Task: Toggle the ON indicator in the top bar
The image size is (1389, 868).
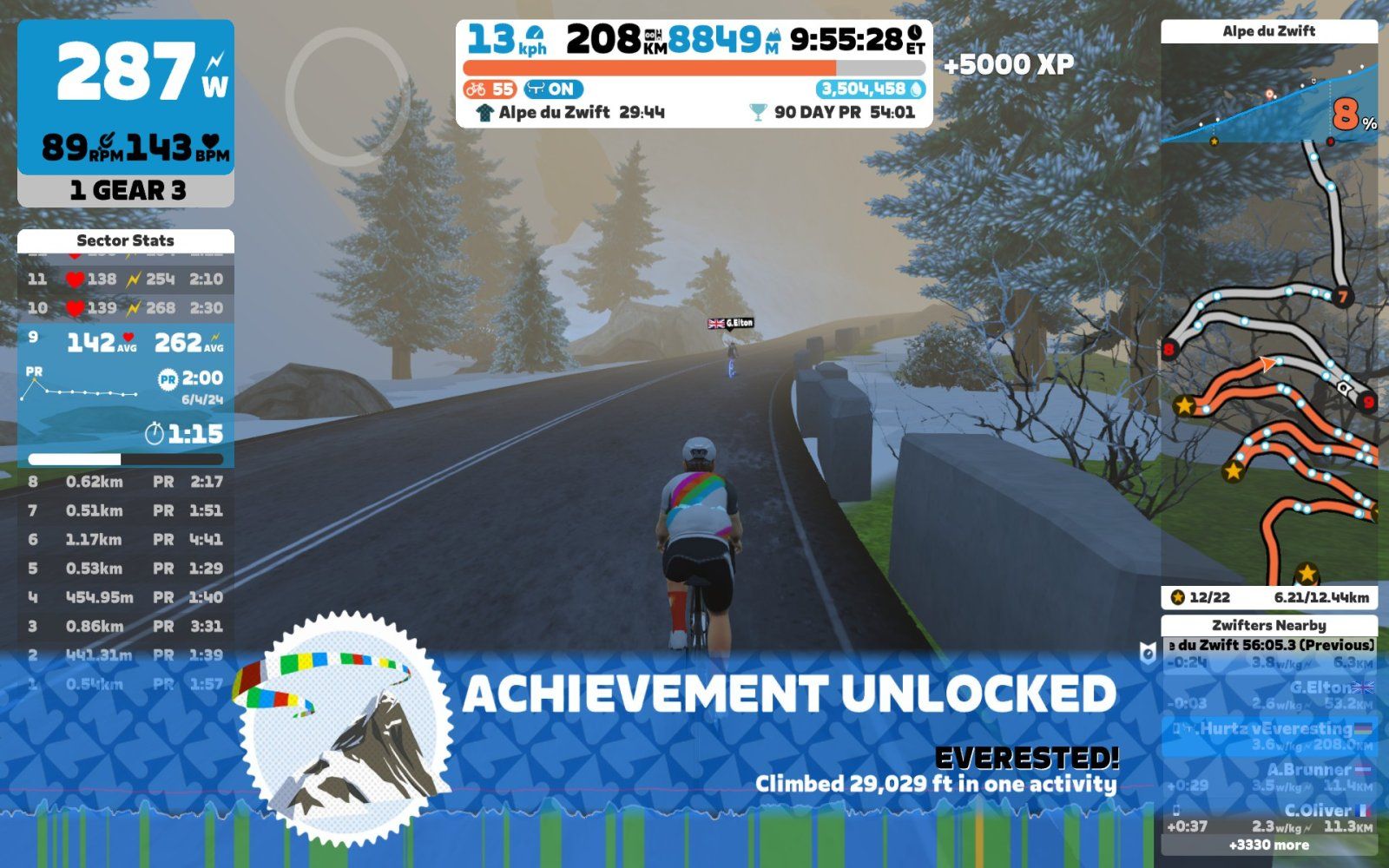Action: coord(553,89)
